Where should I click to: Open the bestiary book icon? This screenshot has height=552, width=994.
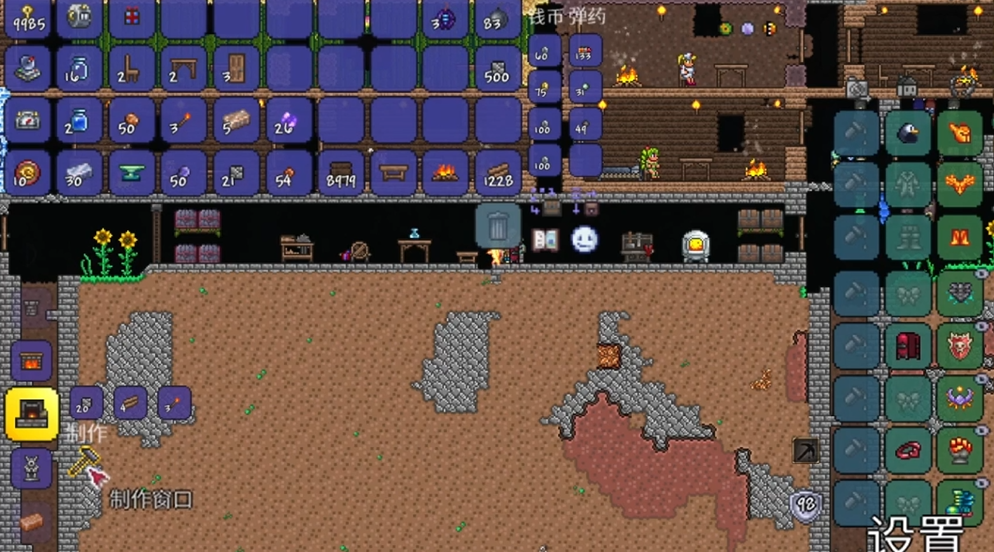pyautogui.click(x=545, y=239)
